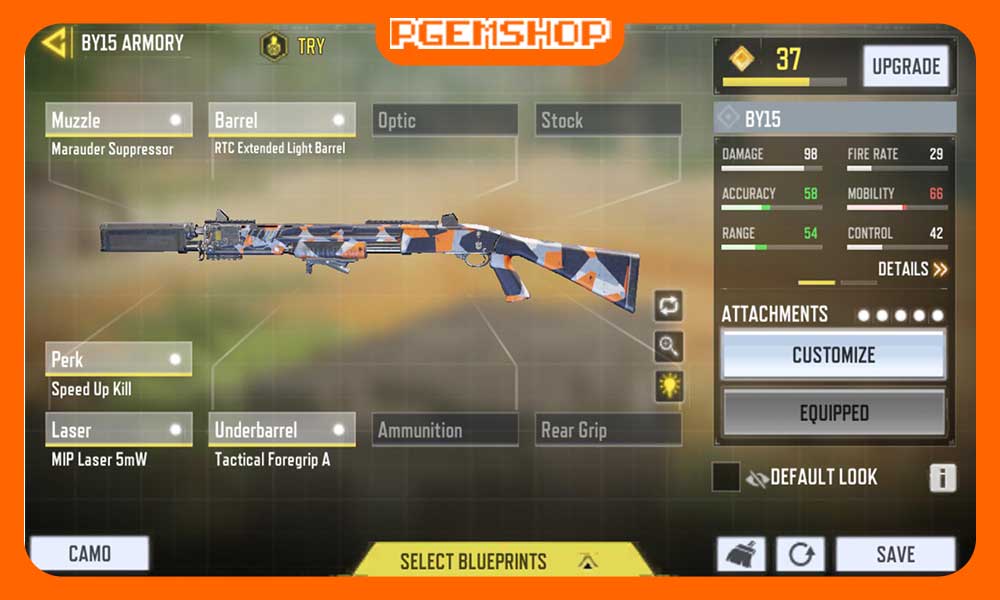Clear attachments with the broom icon

(741, 554)
